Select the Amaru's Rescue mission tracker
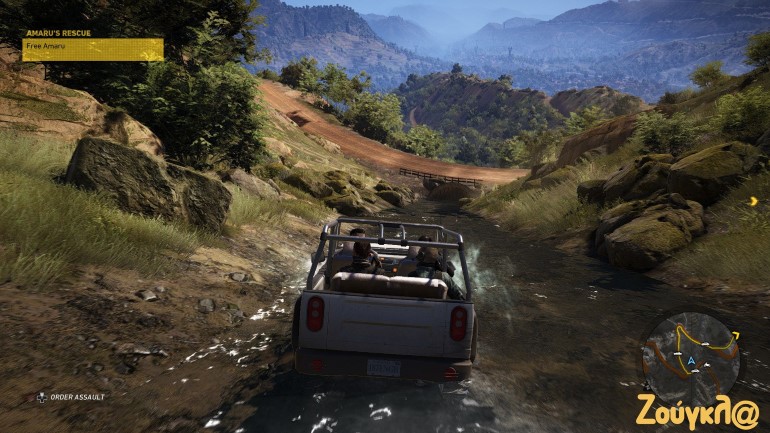The image size is (770, 433). [x=92, y=45]
